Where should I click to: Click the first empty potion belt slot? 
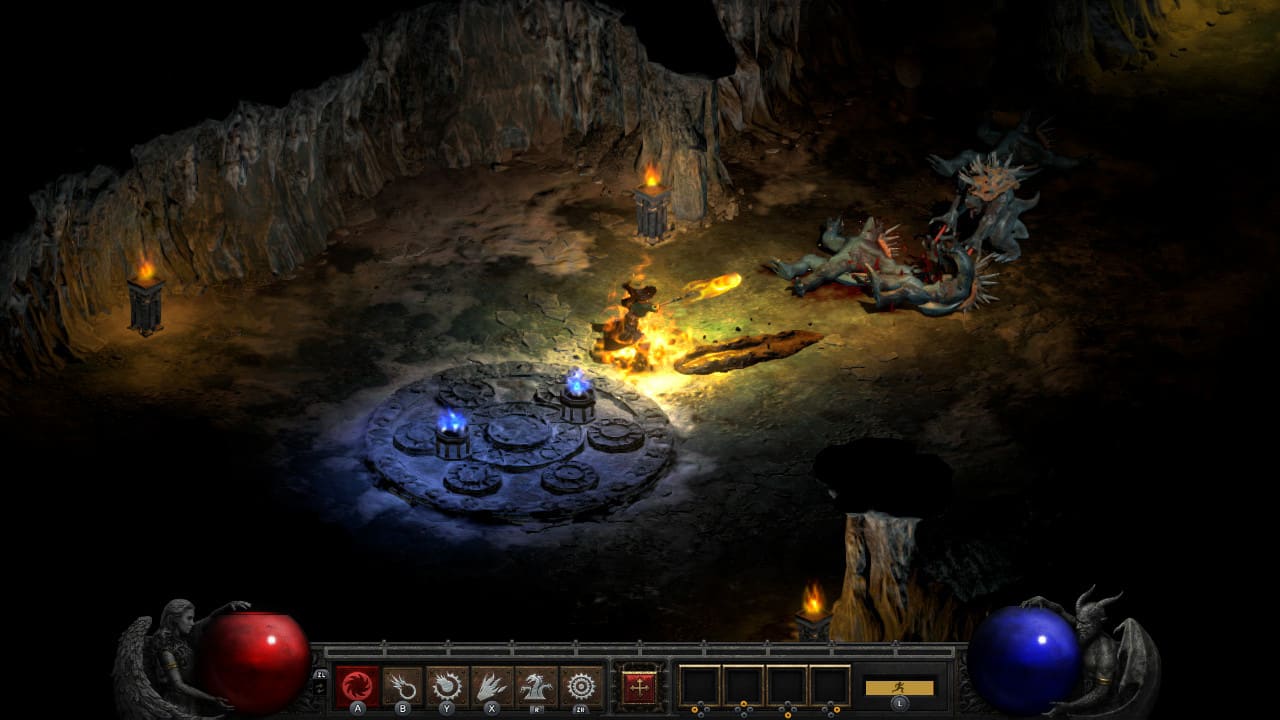[699, 684]
